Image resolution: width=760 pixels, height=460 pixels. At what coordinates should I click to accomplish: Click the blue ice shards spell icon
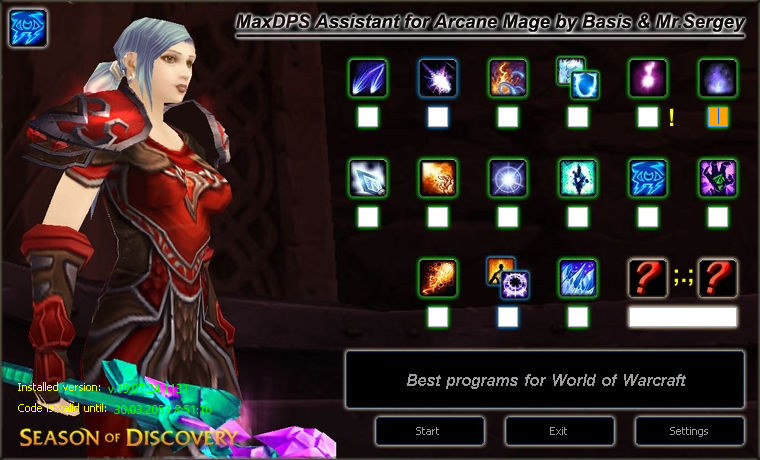(x=578, y=278)
